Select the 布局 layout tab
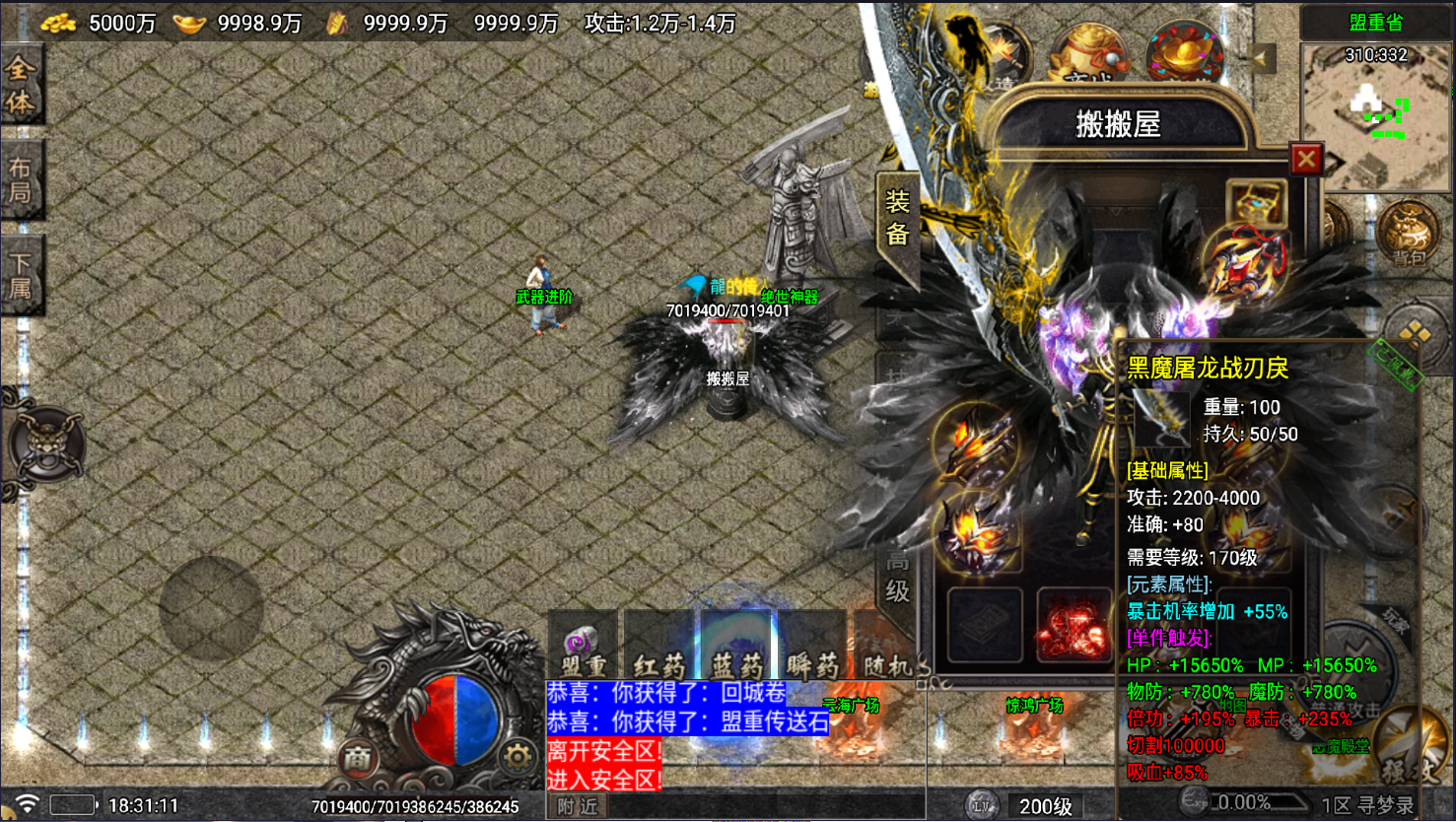The height and width of the screenshot is (822, 1456). (20, 180)
